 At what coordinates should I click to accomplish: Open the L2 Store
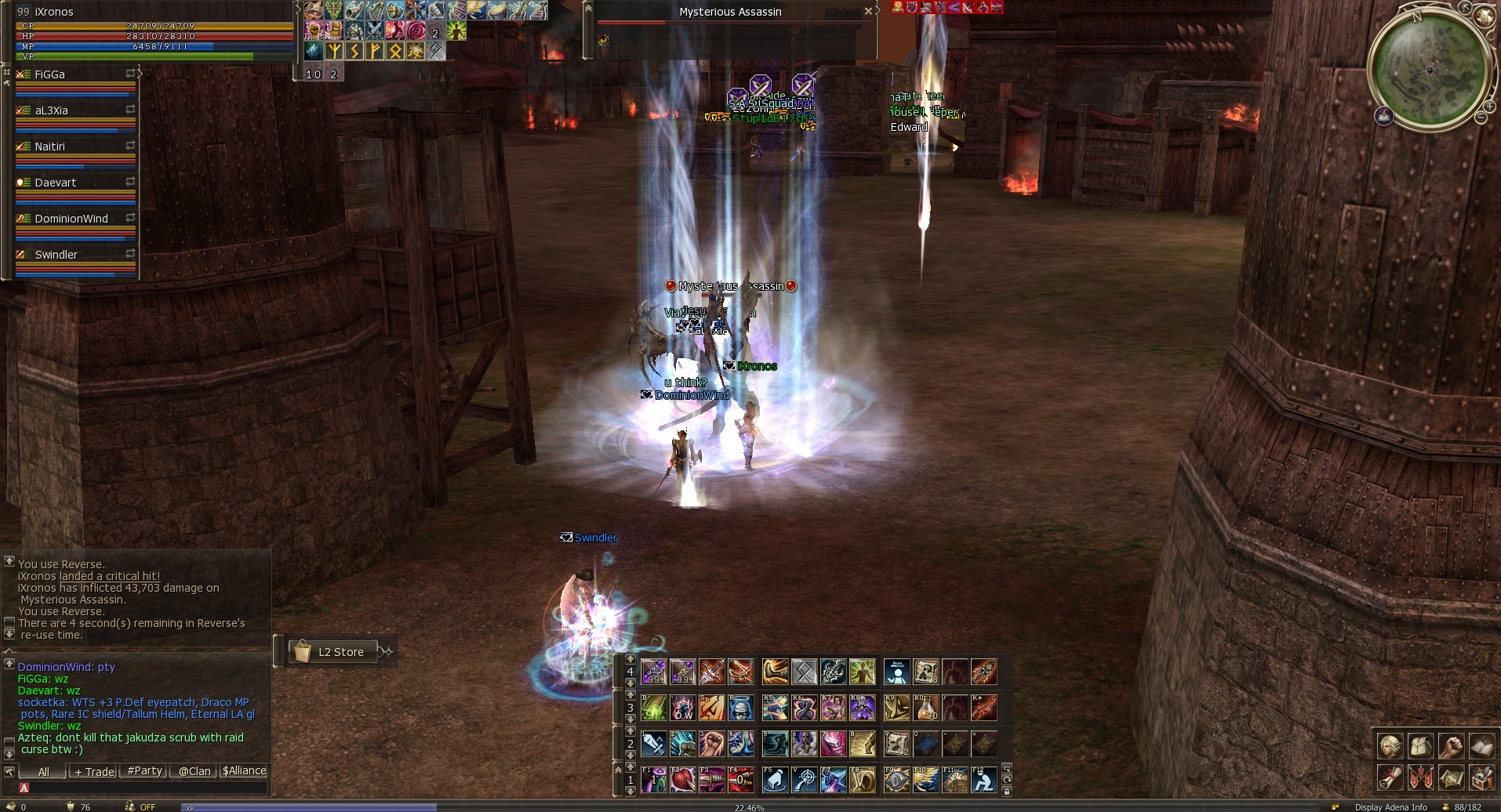pyautogui.click(x=333, y=651)
